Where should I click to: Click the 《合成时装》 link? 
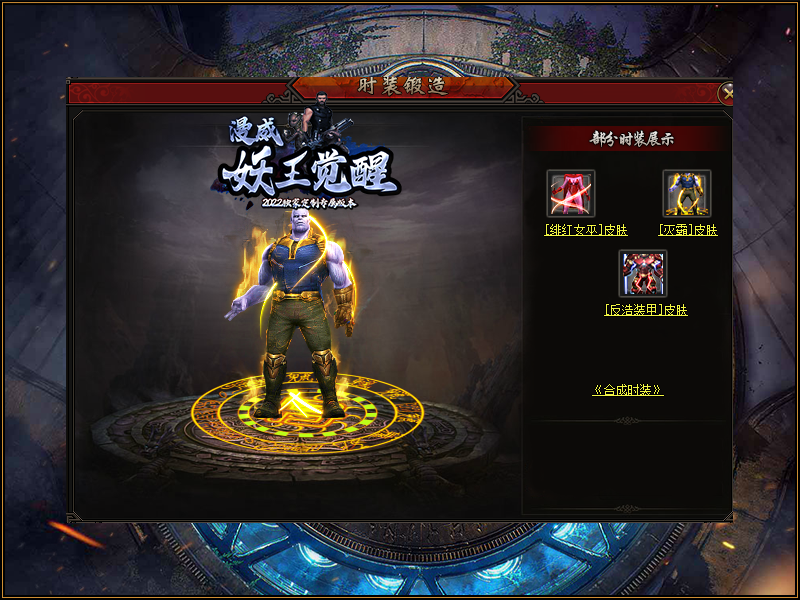(x=628, y=390)
